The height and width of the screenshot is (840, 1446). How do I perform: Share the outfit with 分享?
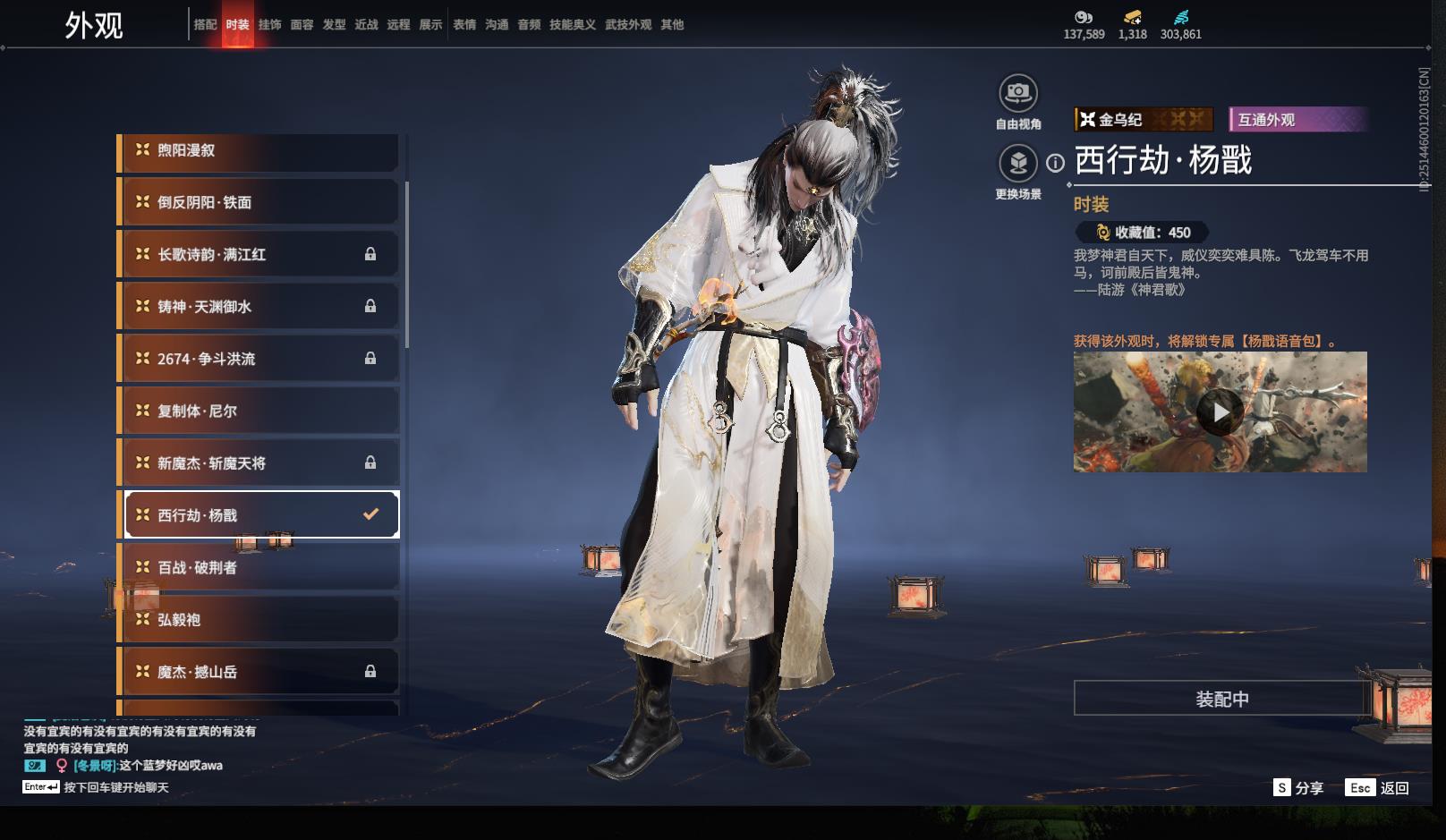(1298, 788)
